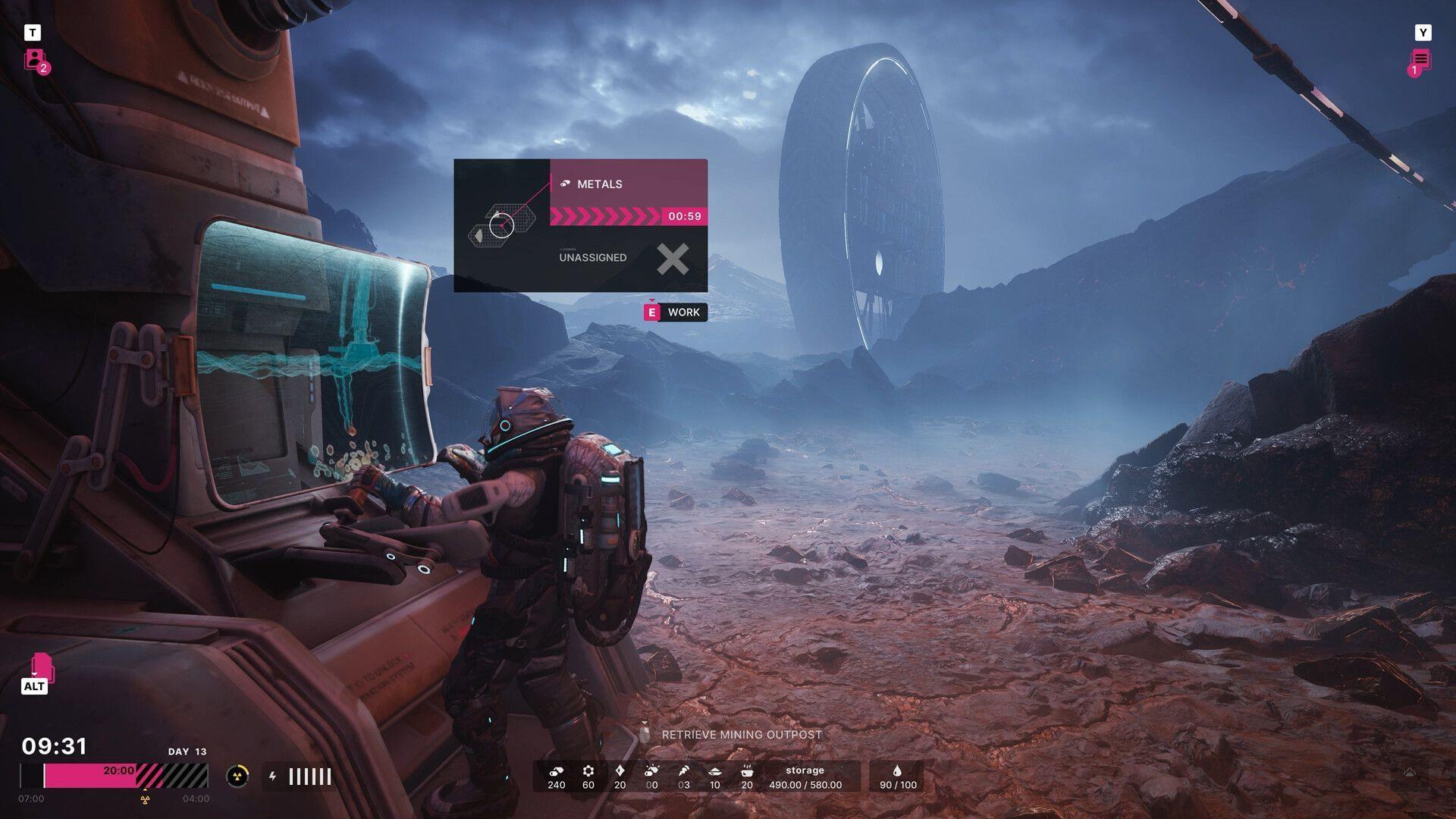Click RETRIEVE MINING OUTPOST prompt
This screenshot has height=819, width=1456.
pyautogui.click(x=742, y=734)
